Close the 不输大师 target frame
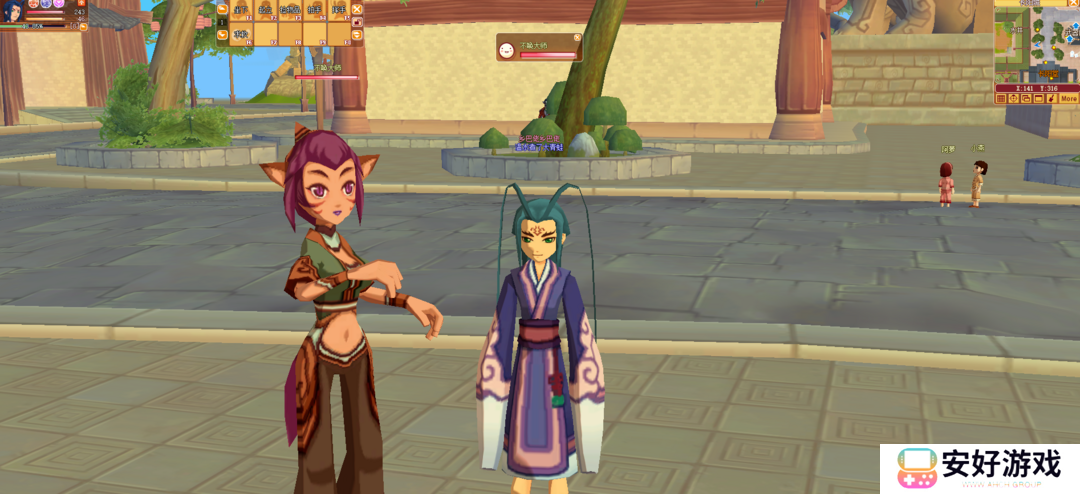The image size is (1080, 494). (x=577, y=38)
